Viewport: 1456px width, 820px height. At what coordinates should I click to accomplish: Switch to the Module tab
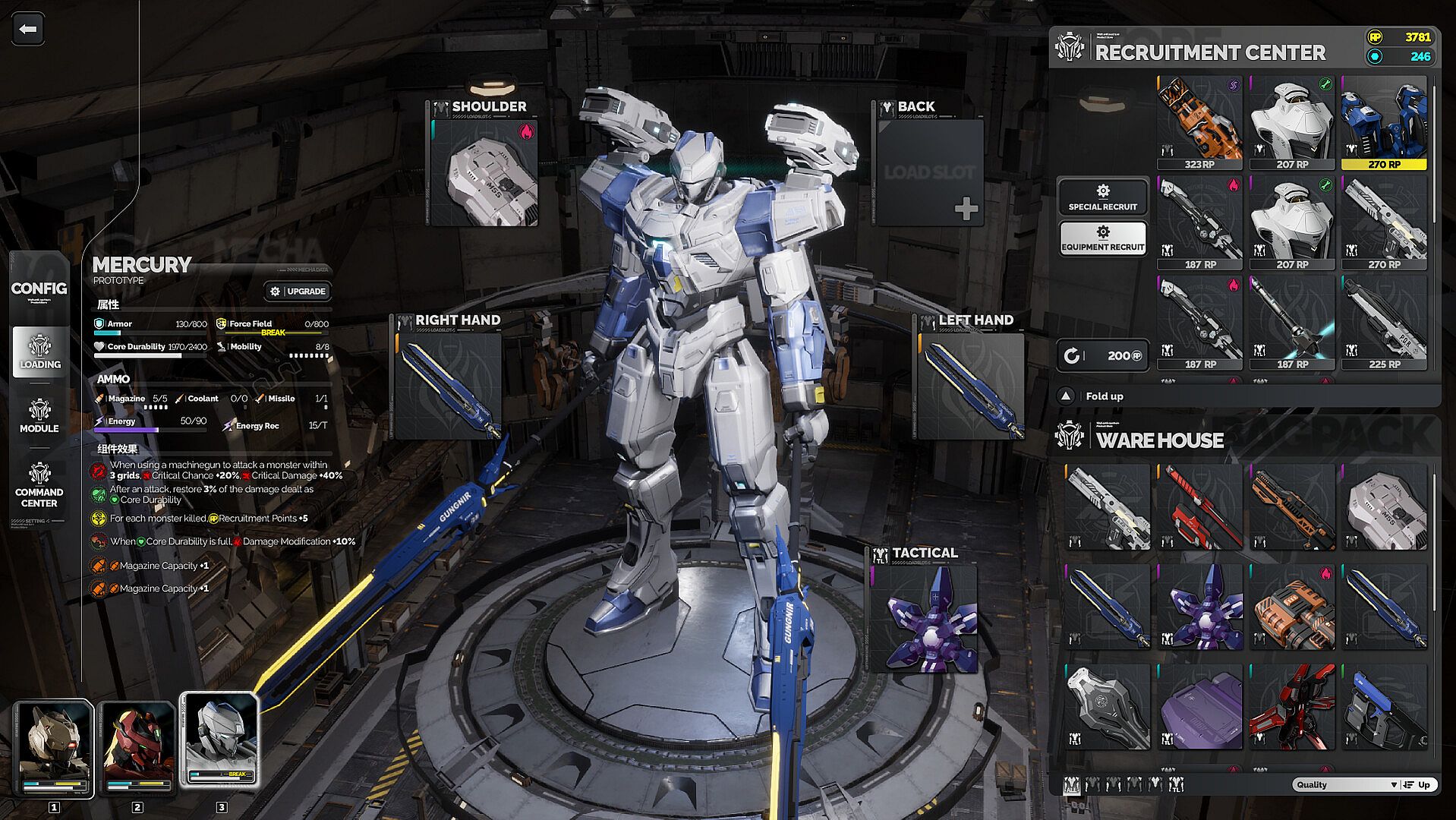[39, 416]
